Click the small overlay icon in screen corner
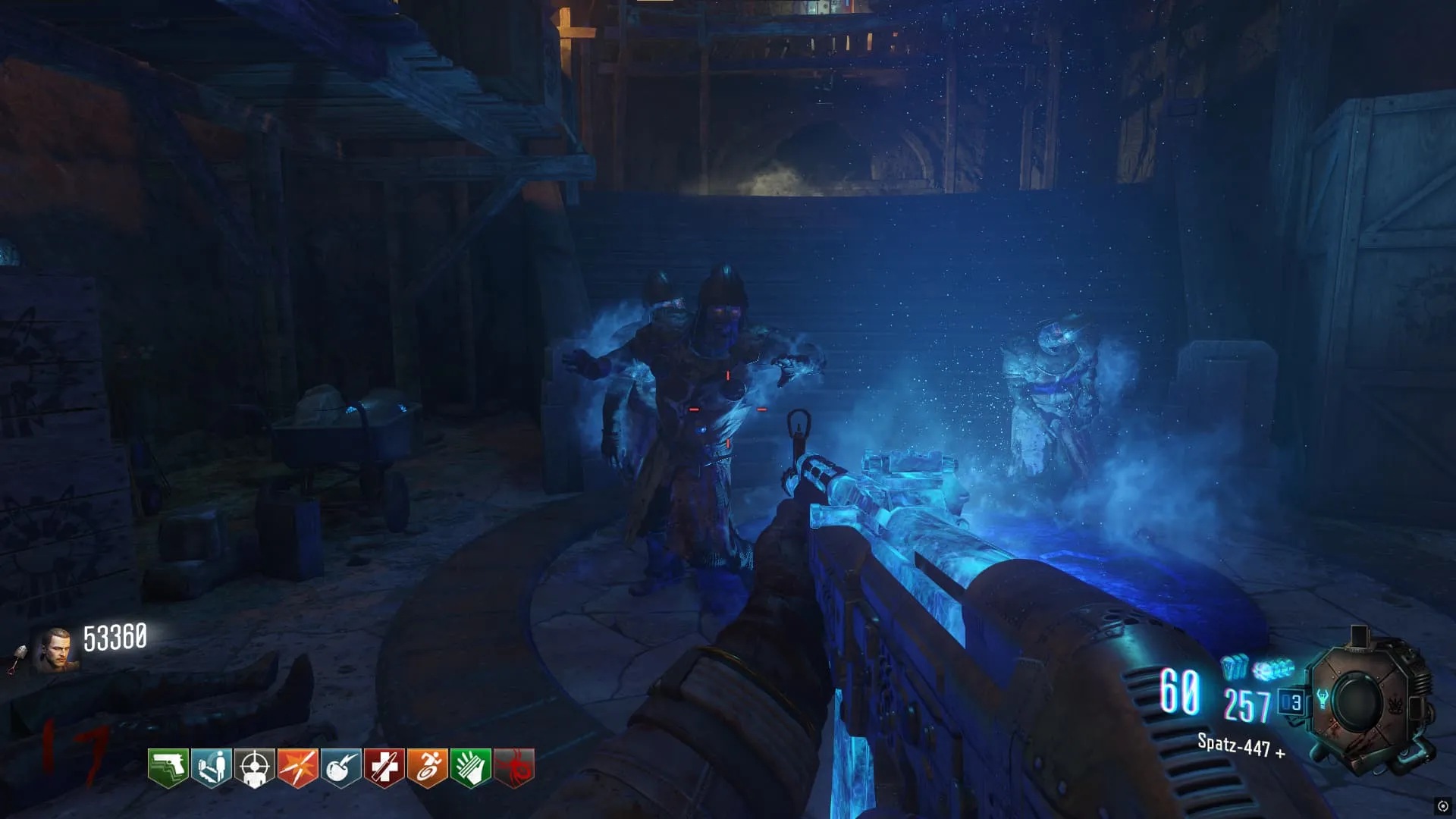Viewport: 1456px width, 819px height. pyautogui.click(x=1442, y=806)
